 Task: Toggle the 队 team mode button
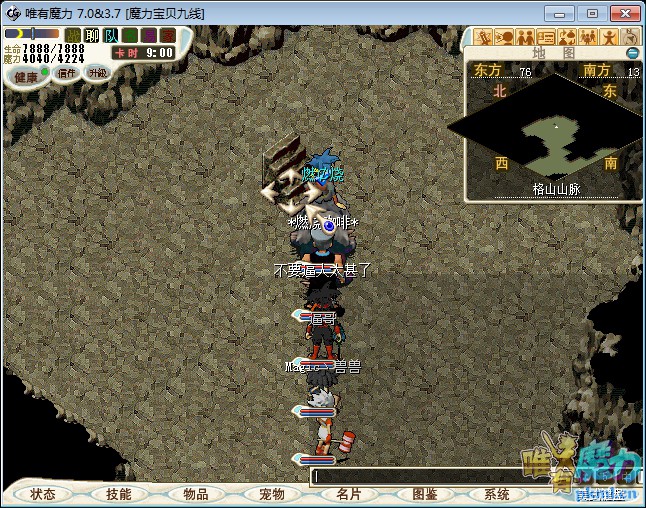[111, 35]
